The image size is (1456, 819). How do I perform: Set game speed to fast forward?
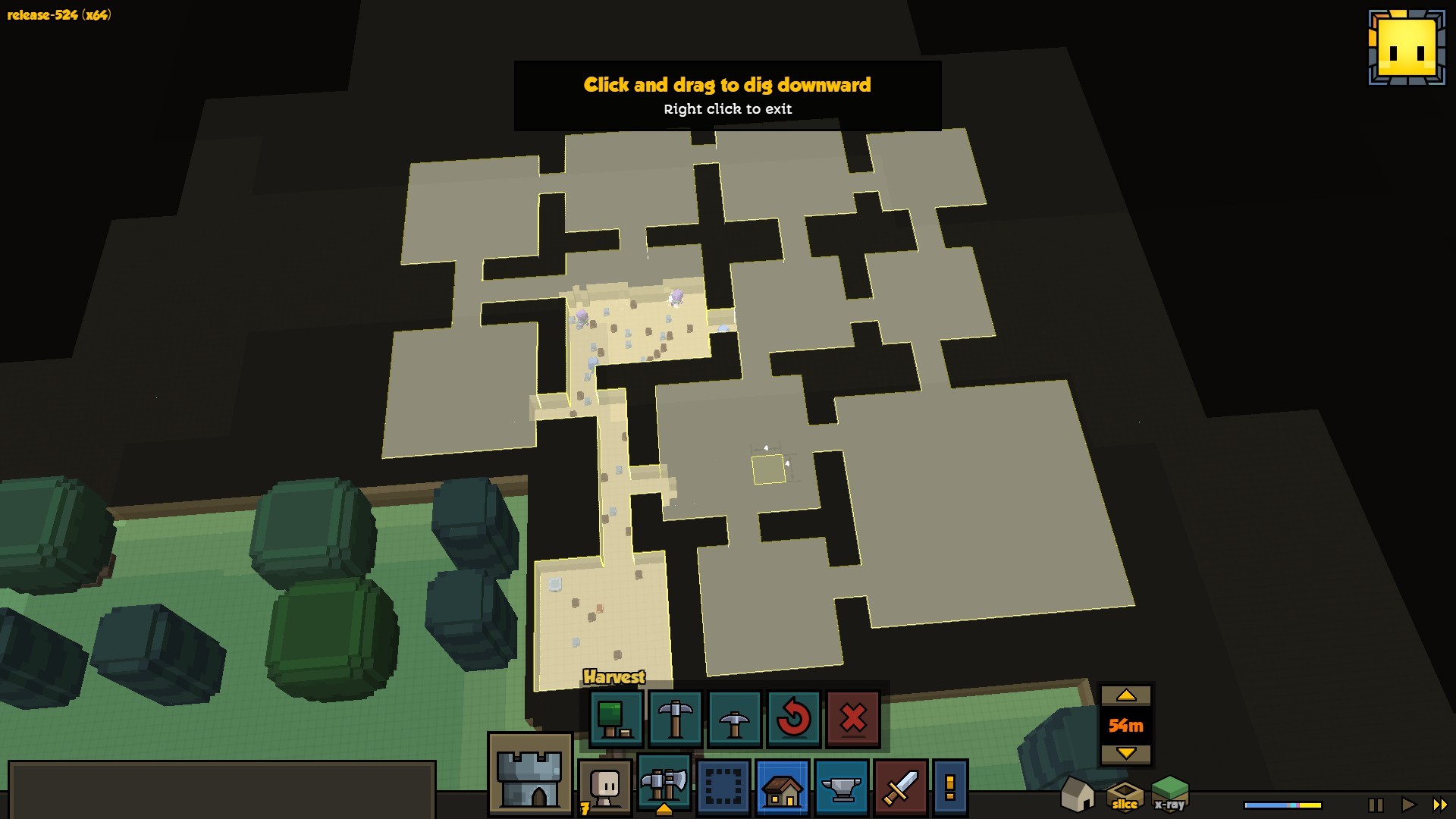pyautogui.click(x=1440, y=805)
